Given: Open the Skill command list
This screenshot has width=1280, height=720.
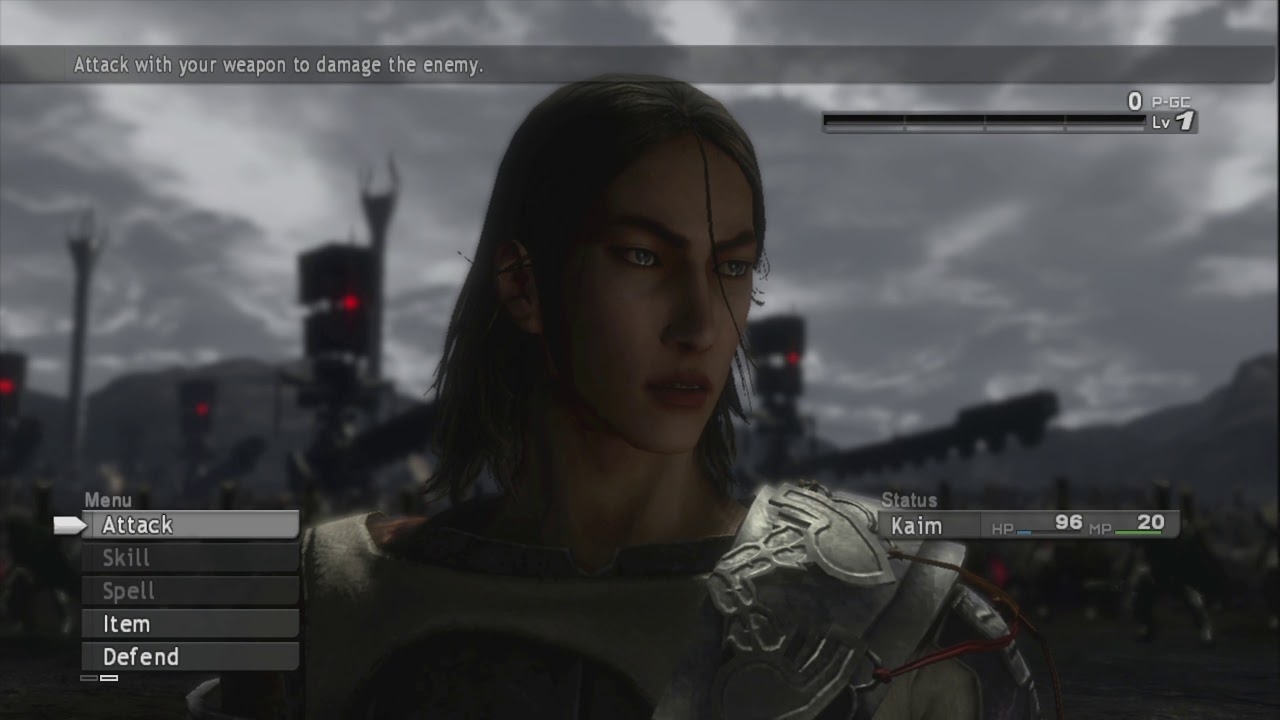Looking at the screenshot, I should point(190,558).
